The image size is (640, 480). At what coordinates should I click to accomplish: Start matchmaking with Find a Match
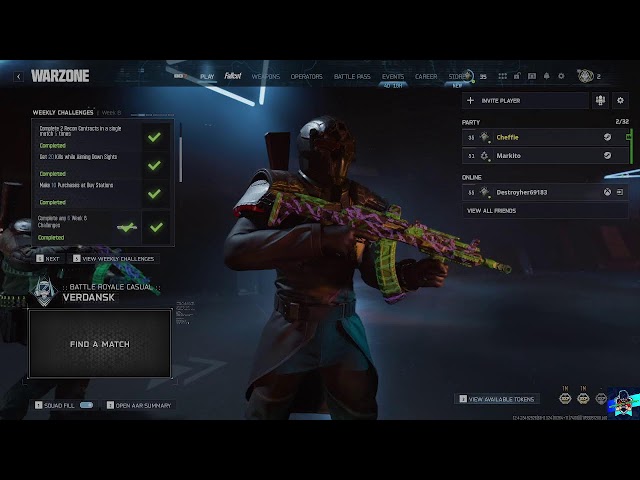pos(99,344)
